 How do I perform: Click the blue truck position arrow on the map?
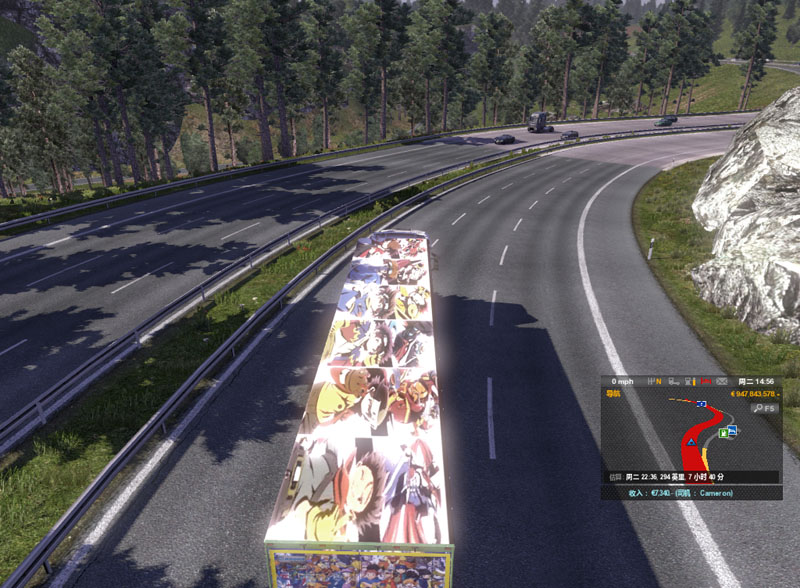click(x=691, y=440)
